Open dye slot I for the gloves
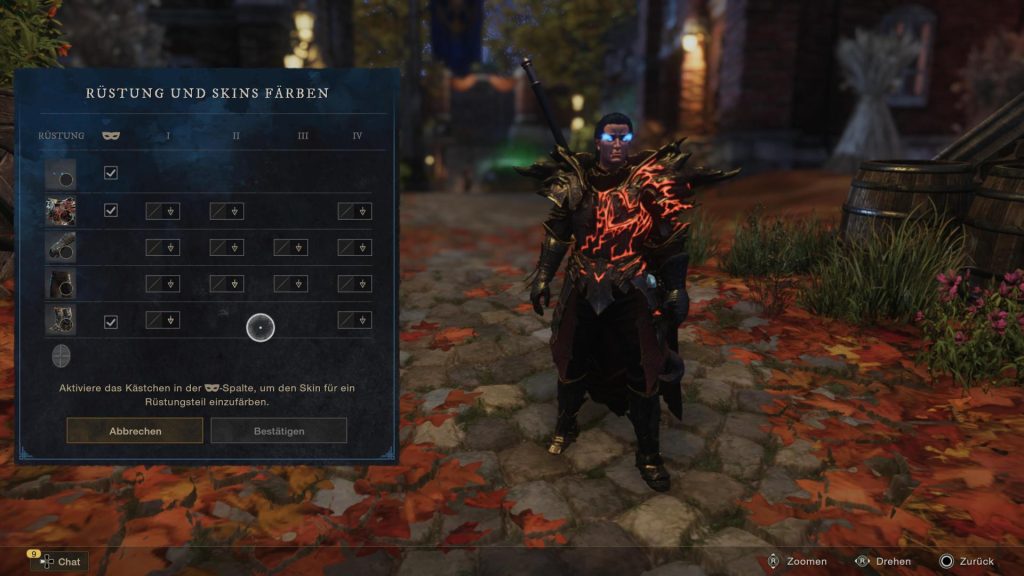This screenshot has height=576, width=1024. 163,247
